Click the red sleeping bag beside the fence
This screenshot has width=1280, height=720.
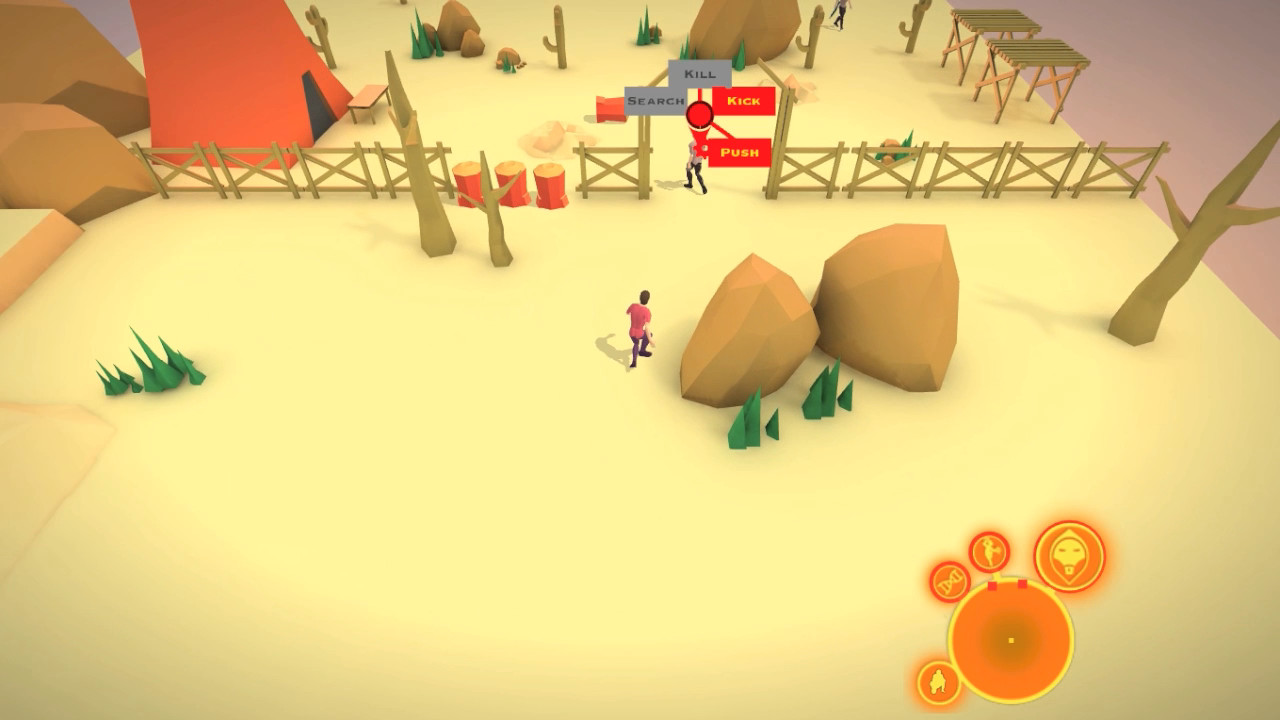[612, 108]
